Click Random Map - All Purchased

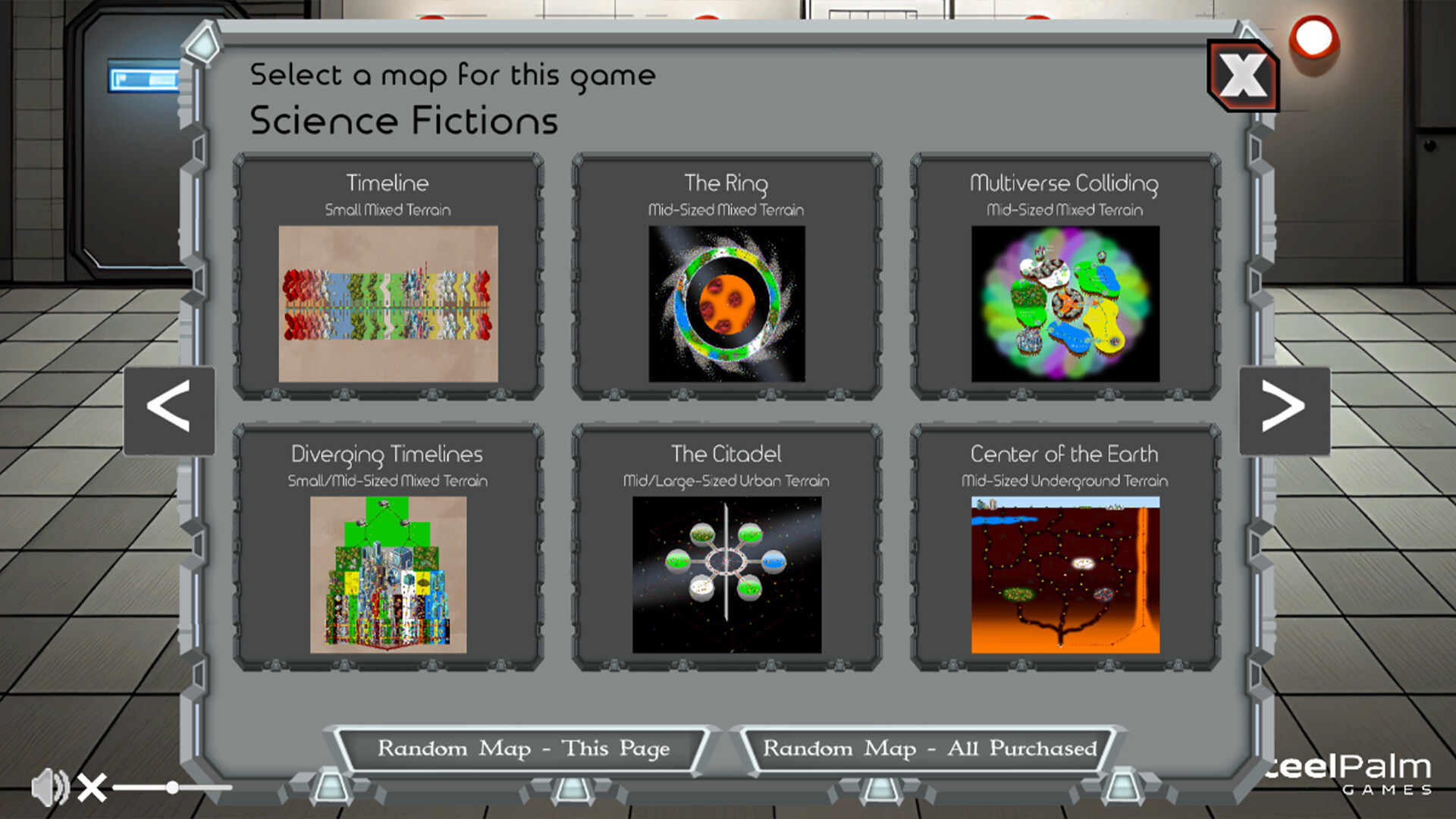[x=933, y=748]
